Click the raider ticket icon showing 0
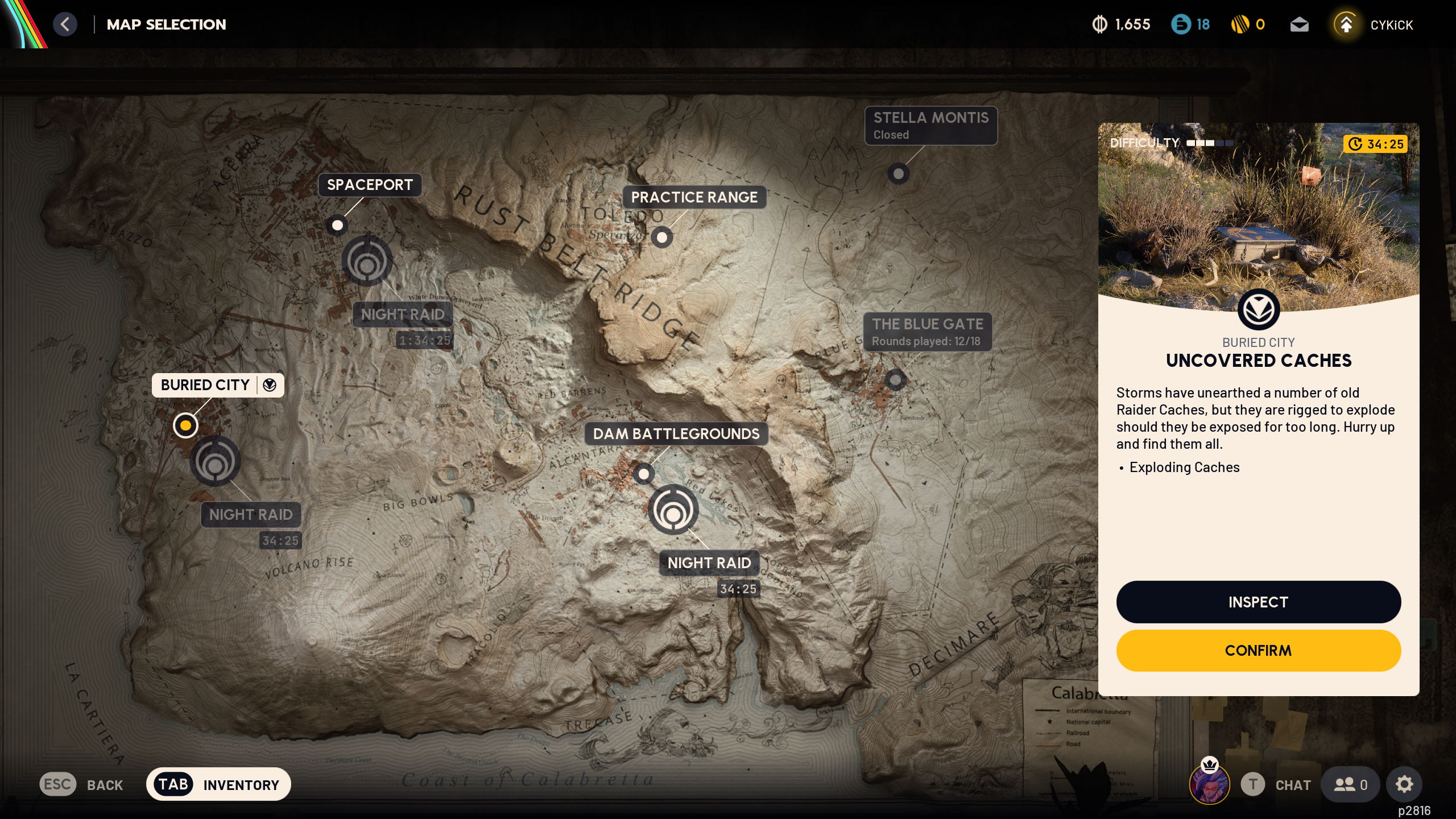The height and width of the screenshot is (819, 1456). 1240,24
